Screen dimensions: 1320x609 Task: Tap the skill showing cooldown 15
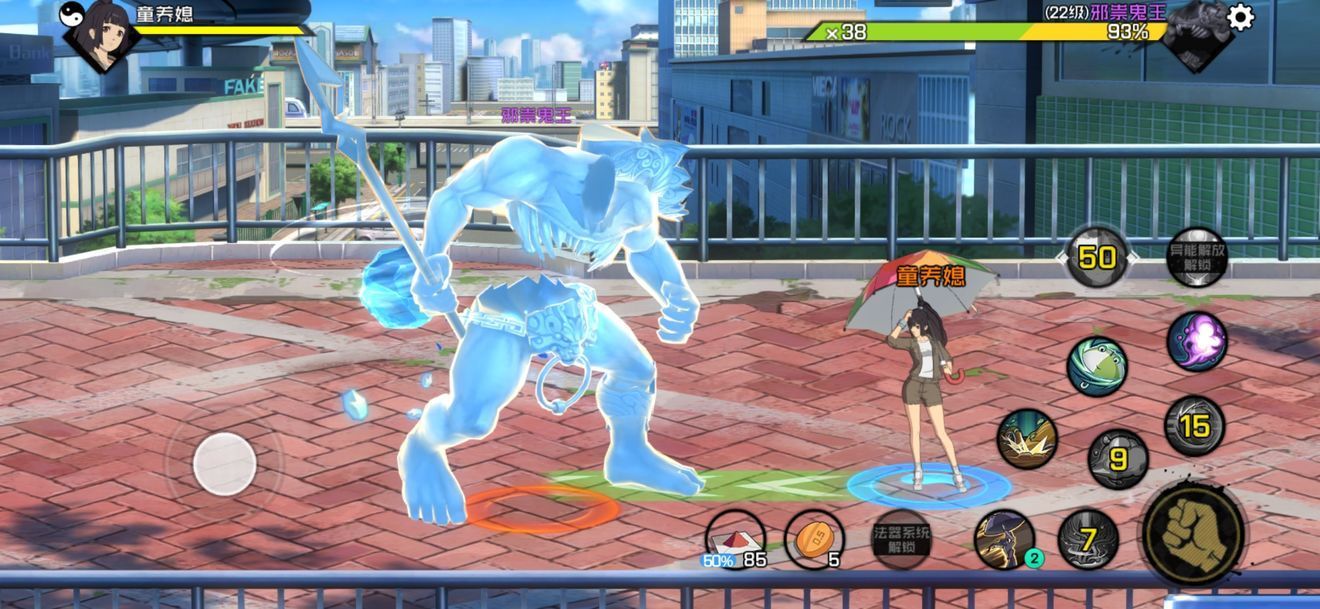pyautogui.click(x=1194, y=426)
